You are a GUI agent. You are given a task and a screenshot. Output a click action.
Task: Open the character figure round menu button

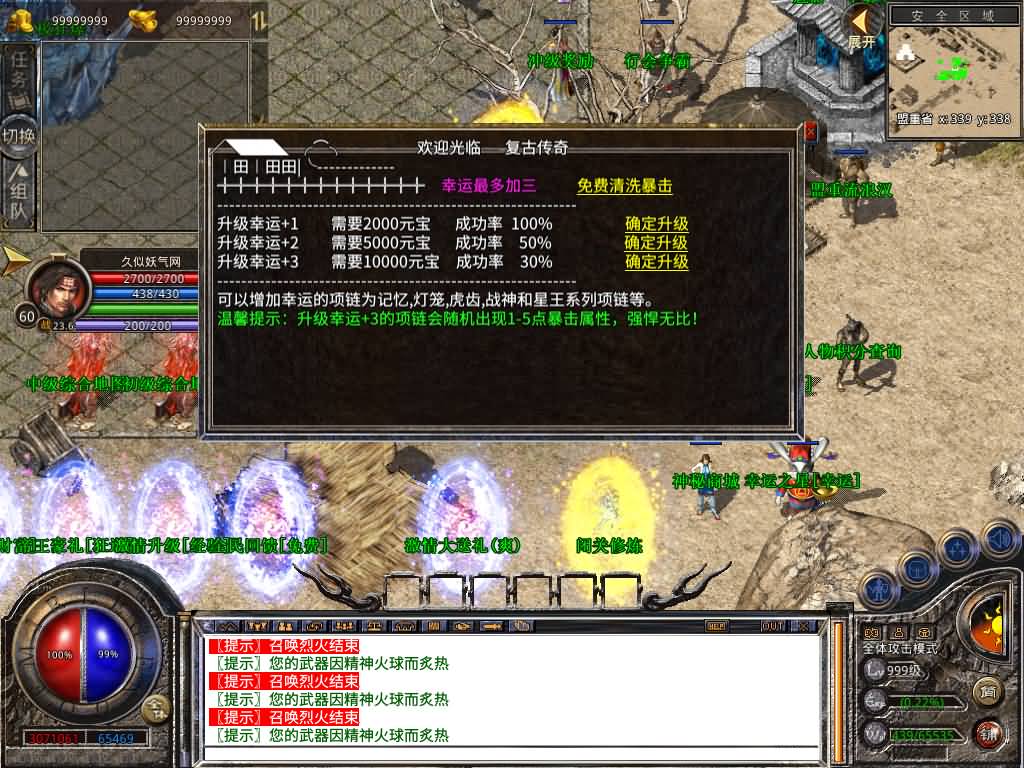[x=880, y=588]
